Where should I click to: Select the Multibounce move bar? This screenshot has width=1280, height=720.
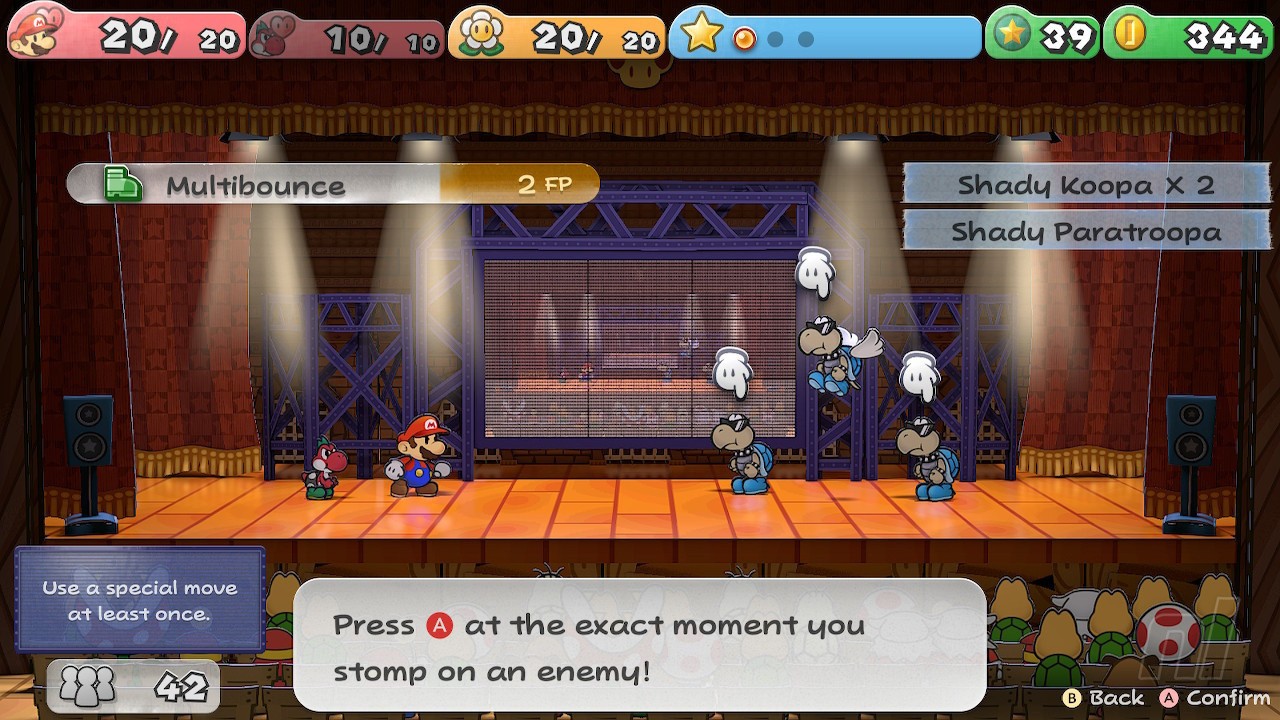(333, 185)
